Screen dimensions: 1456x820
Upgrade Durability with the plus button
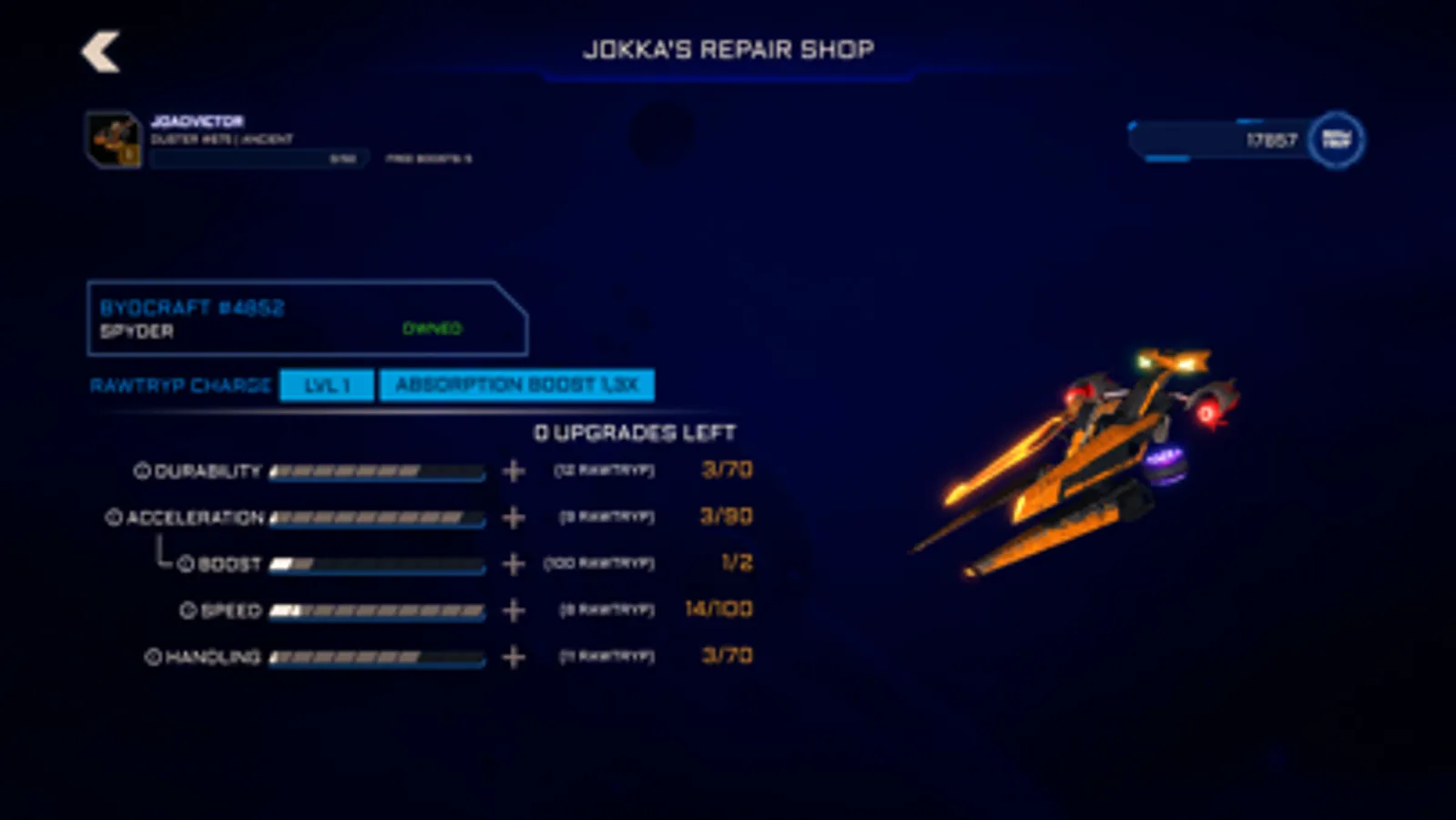tap(513, 470)
